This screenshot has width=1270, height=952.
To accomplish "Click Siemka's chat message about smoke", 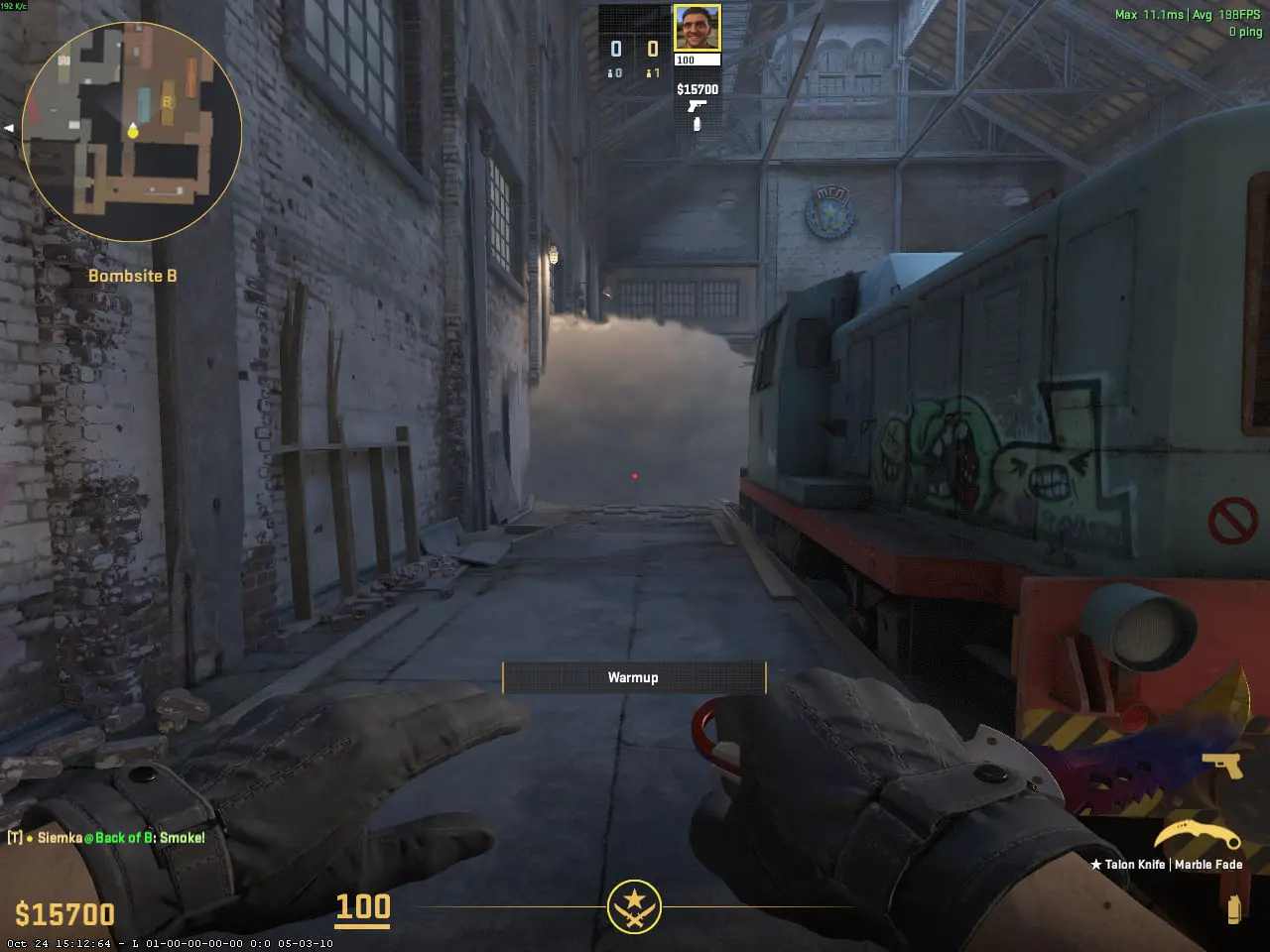I will (107, 838).
